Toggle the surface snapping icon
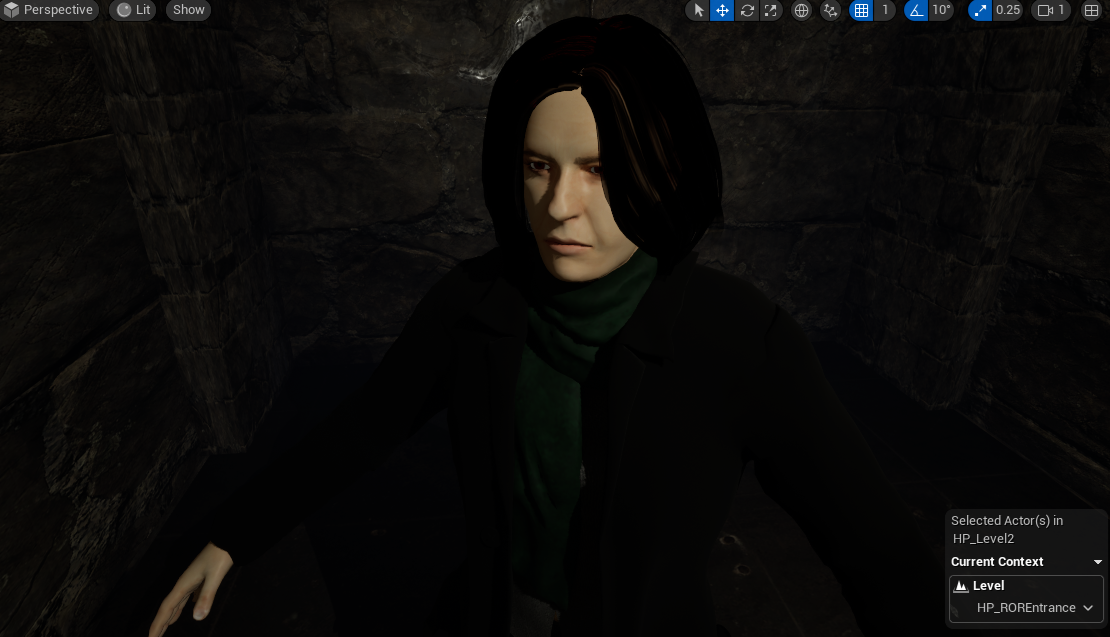Viewport: 1110px width, 637px height. tap(830, 10)
